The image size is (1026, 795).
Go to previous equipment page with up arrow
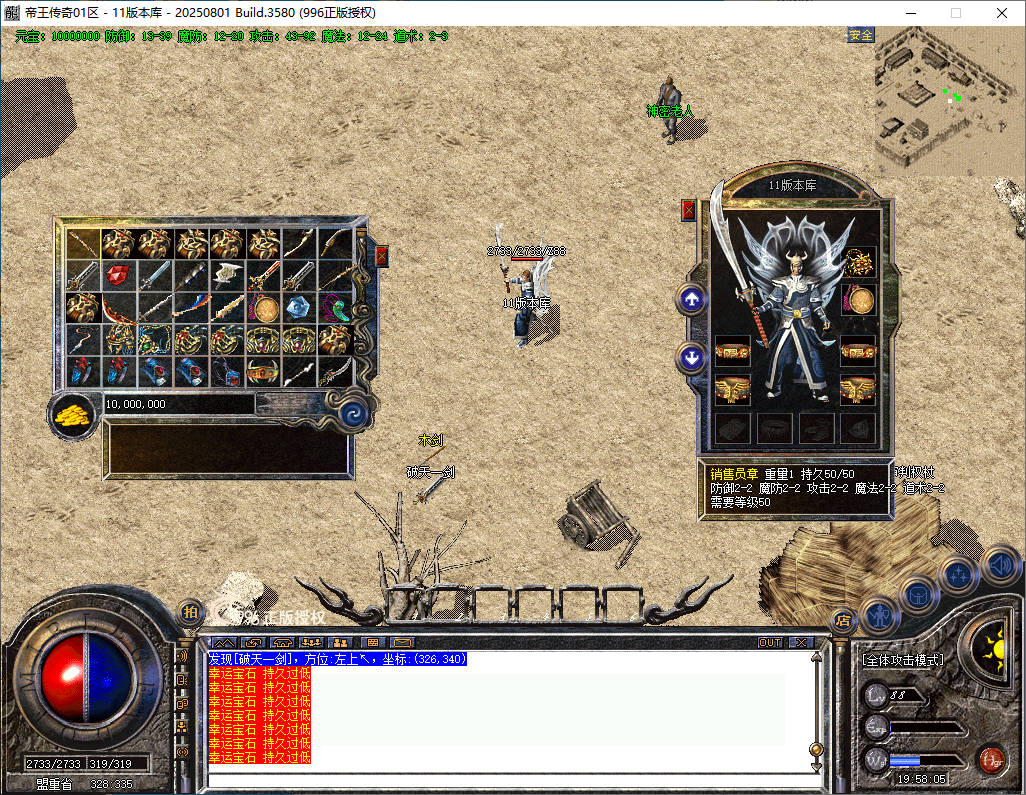691,298
